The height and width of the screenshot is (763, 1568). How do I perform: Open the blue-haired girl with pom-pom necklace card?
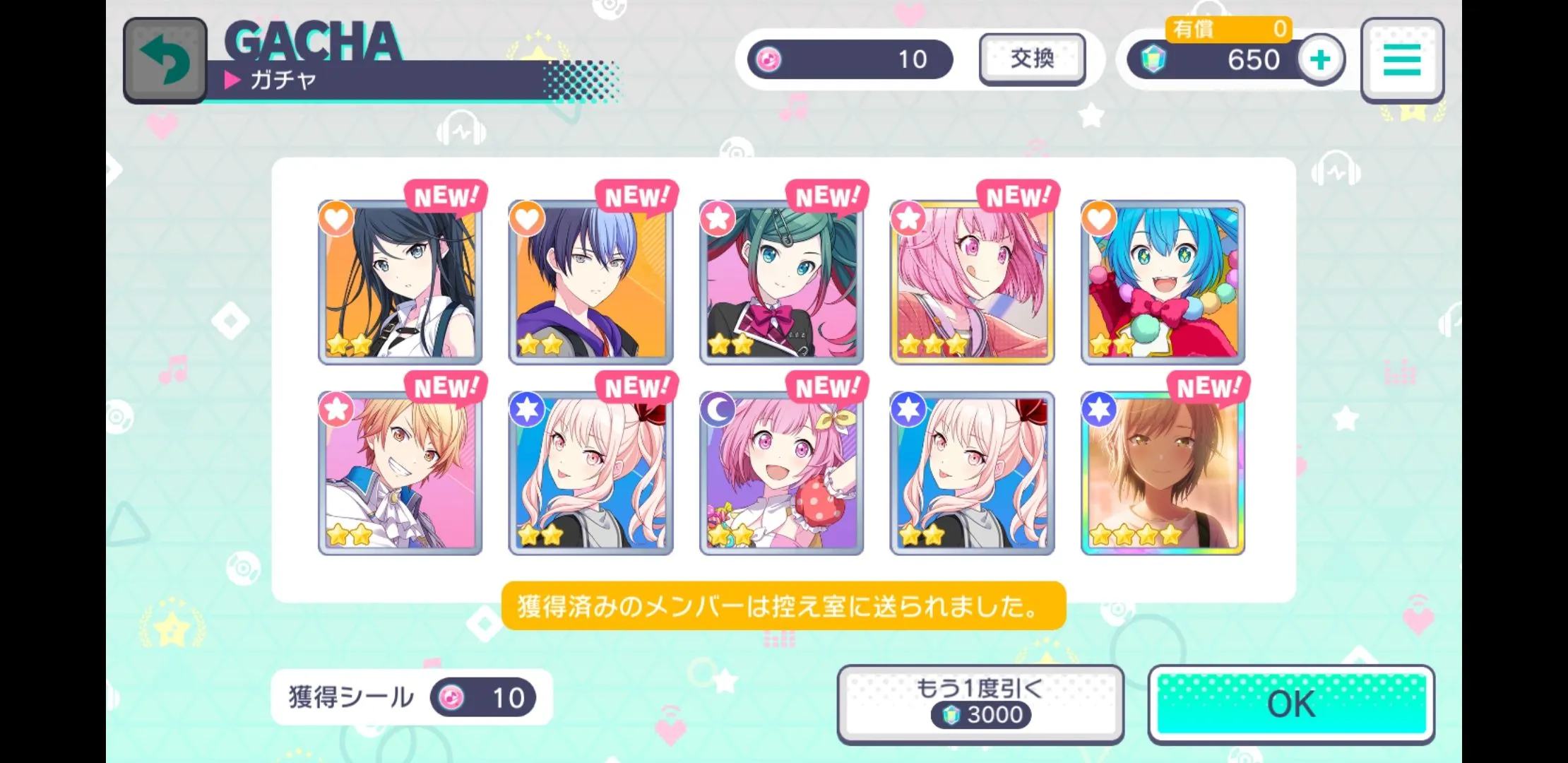[1163, 283]
